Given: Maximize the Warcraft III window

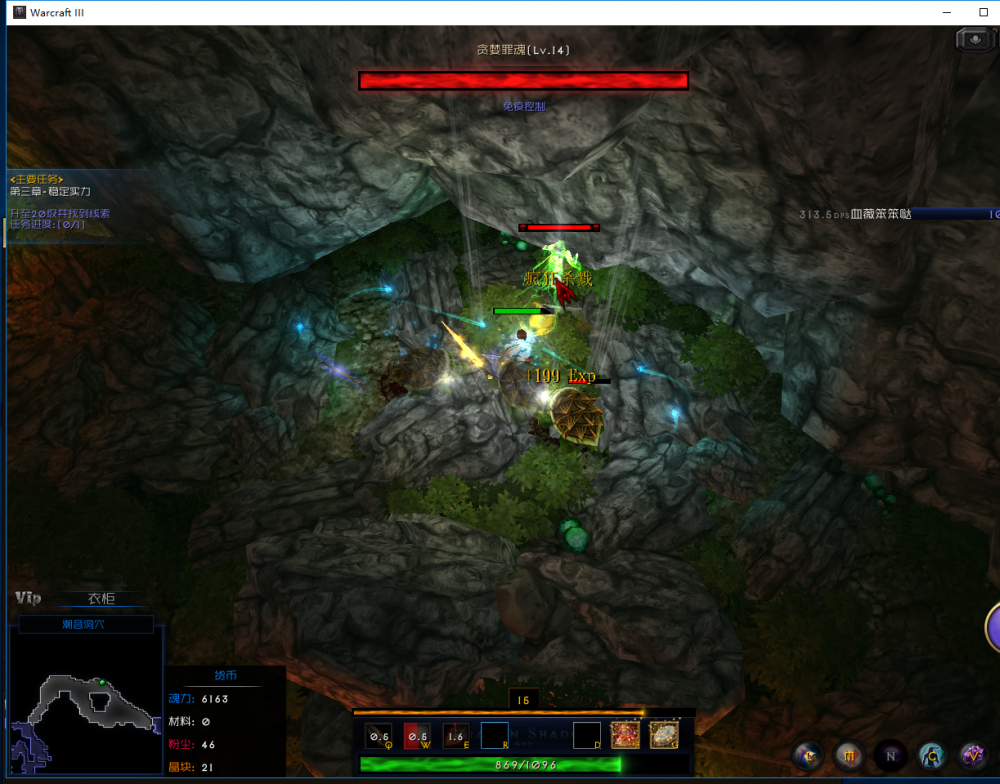Looking at the screenshot, I should pos(983,12).
